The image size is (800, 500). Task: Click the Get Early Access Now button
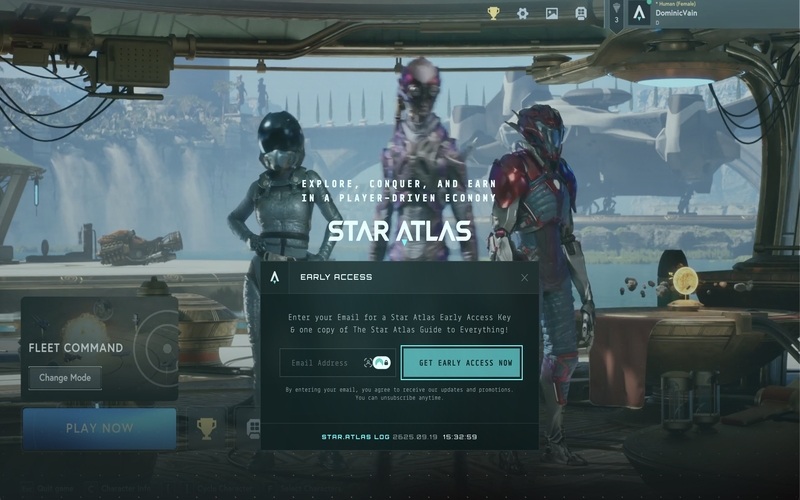(461, 363)
